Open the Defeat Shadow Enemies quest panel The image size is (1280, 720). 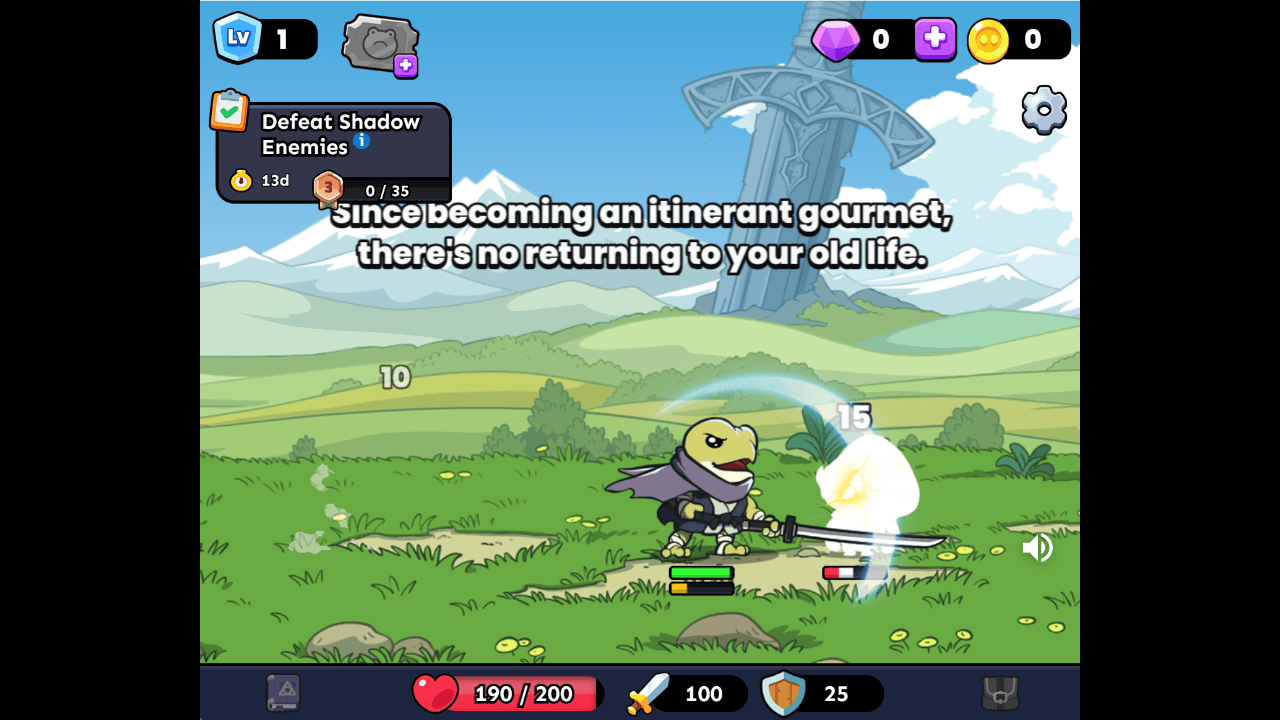tap(340, 152)
